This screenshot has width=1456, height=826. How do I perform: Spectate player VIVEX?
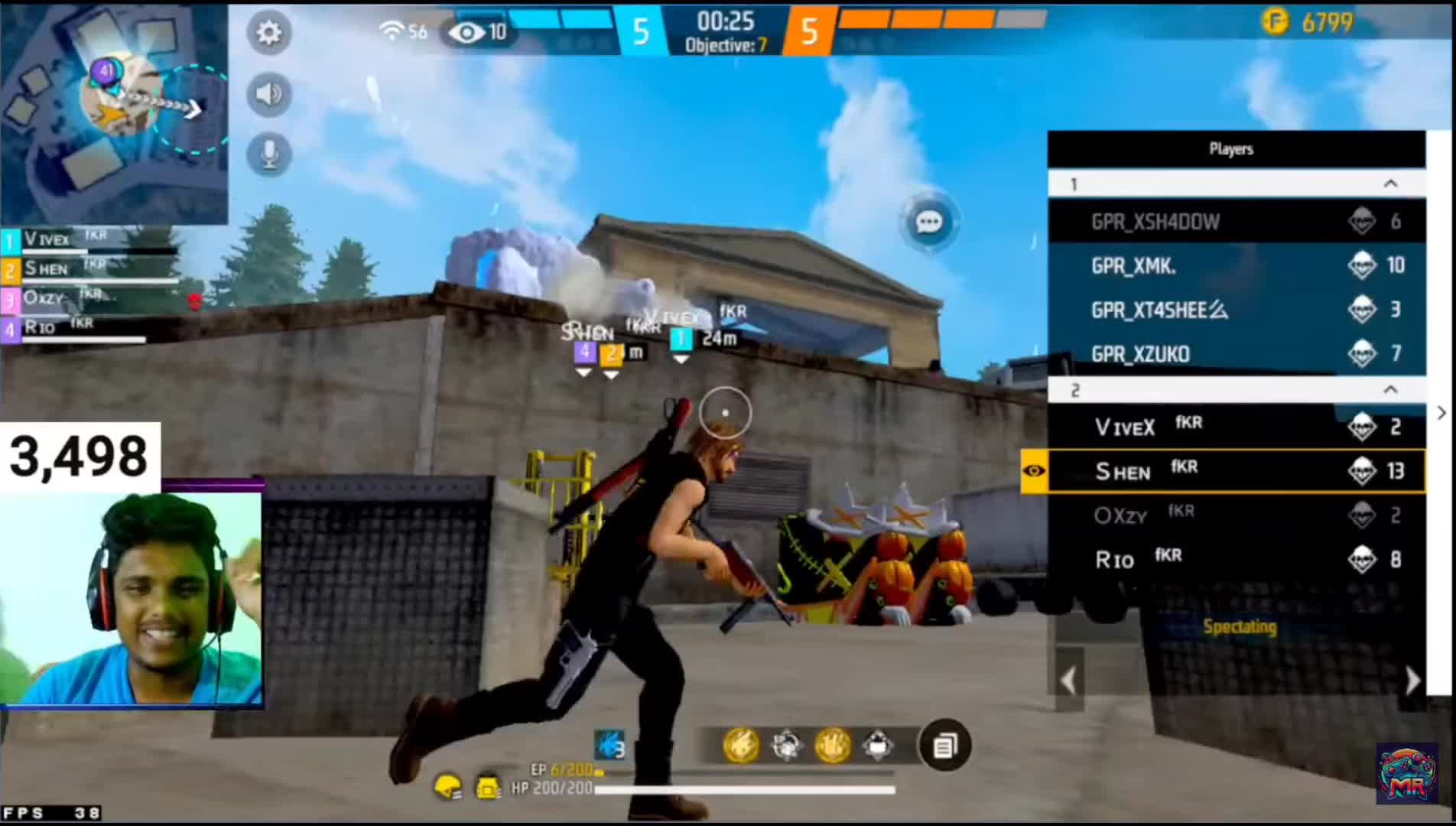click(1236, 427)
